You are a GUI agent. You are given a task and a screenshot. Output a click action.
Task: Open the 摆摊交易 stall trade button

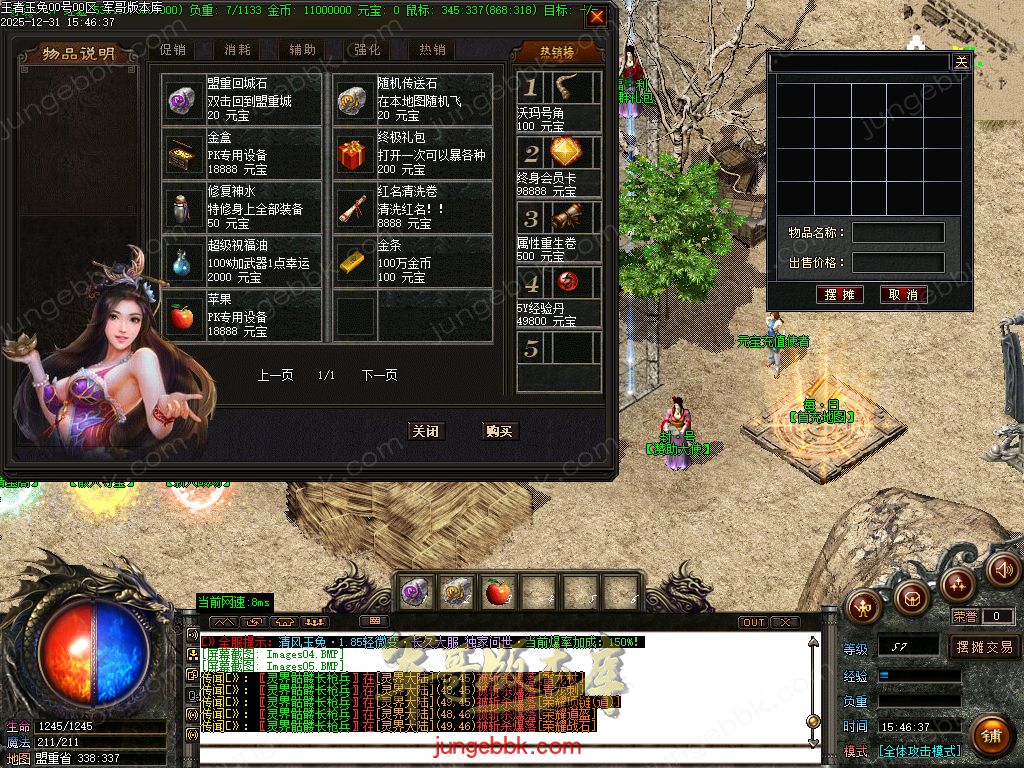pos(984,647)
